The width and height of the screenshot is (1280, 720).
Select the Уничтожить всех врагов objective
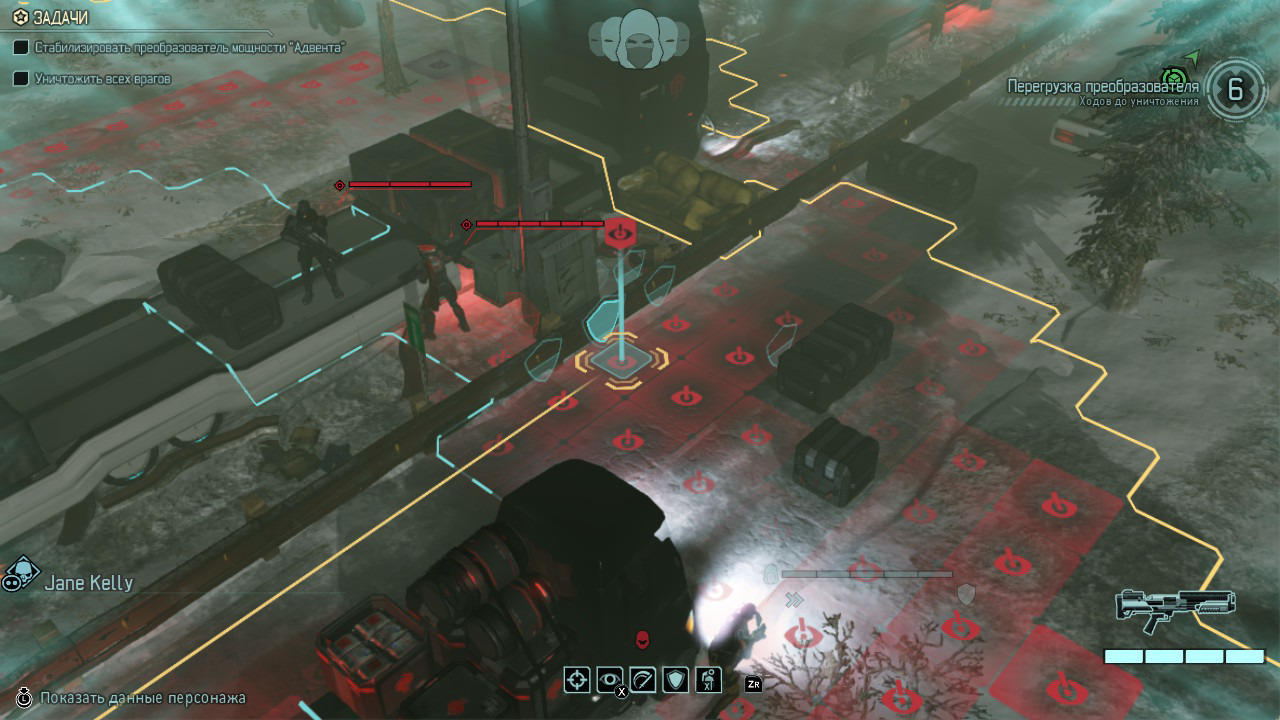pos(102,77)
